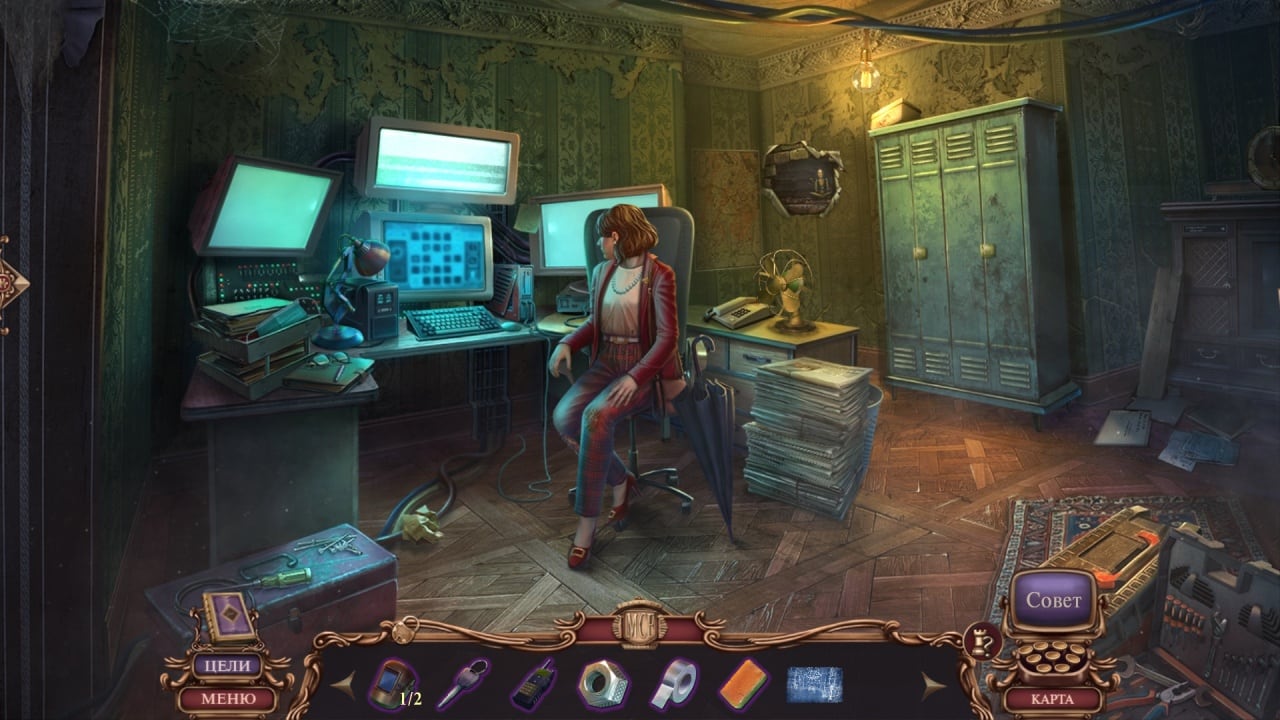Open the КАРТА map

pyautogui.click(x=1052, y=699)
